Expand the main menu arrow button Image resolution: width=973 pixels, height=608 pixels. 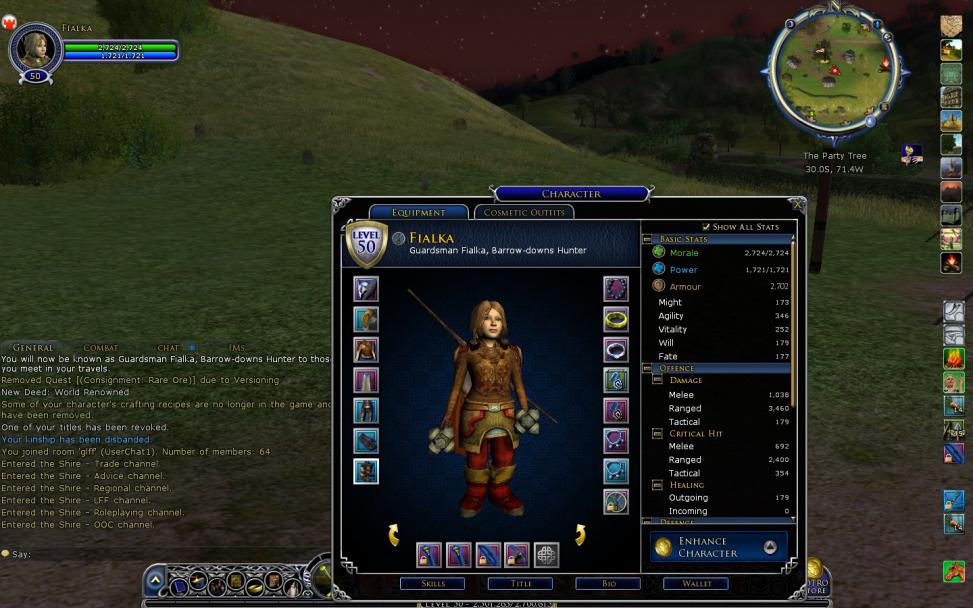155,580
